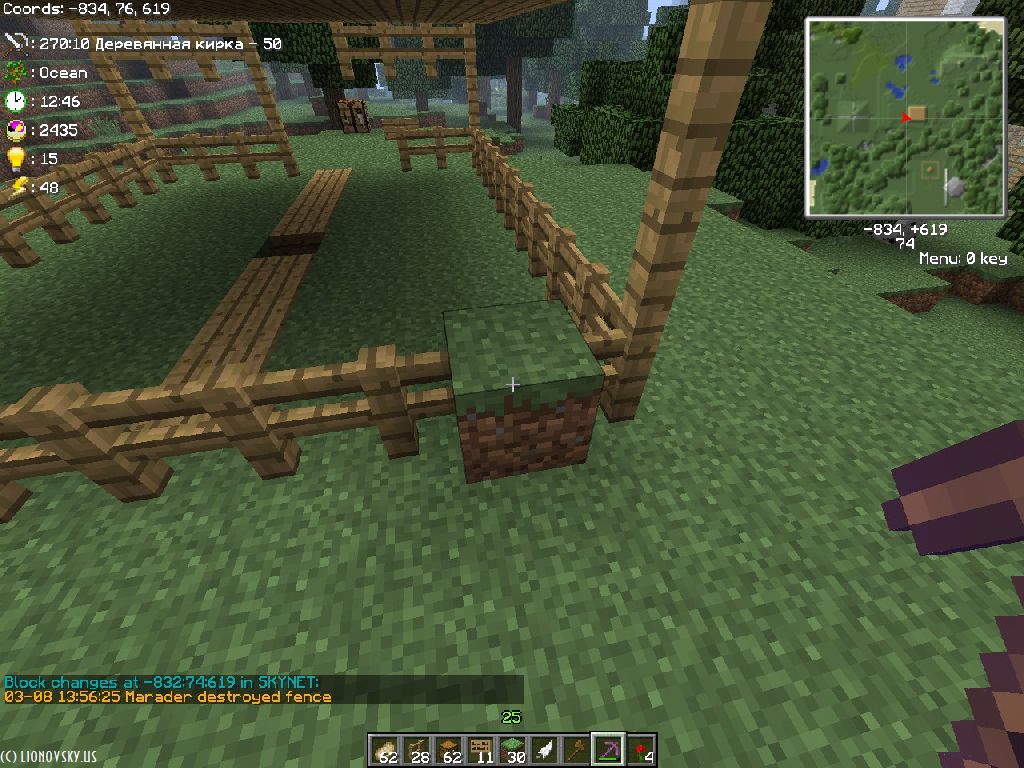Screen dimensions: 1024x768
Task: Select the sign stack of 11
Action: 482,750
